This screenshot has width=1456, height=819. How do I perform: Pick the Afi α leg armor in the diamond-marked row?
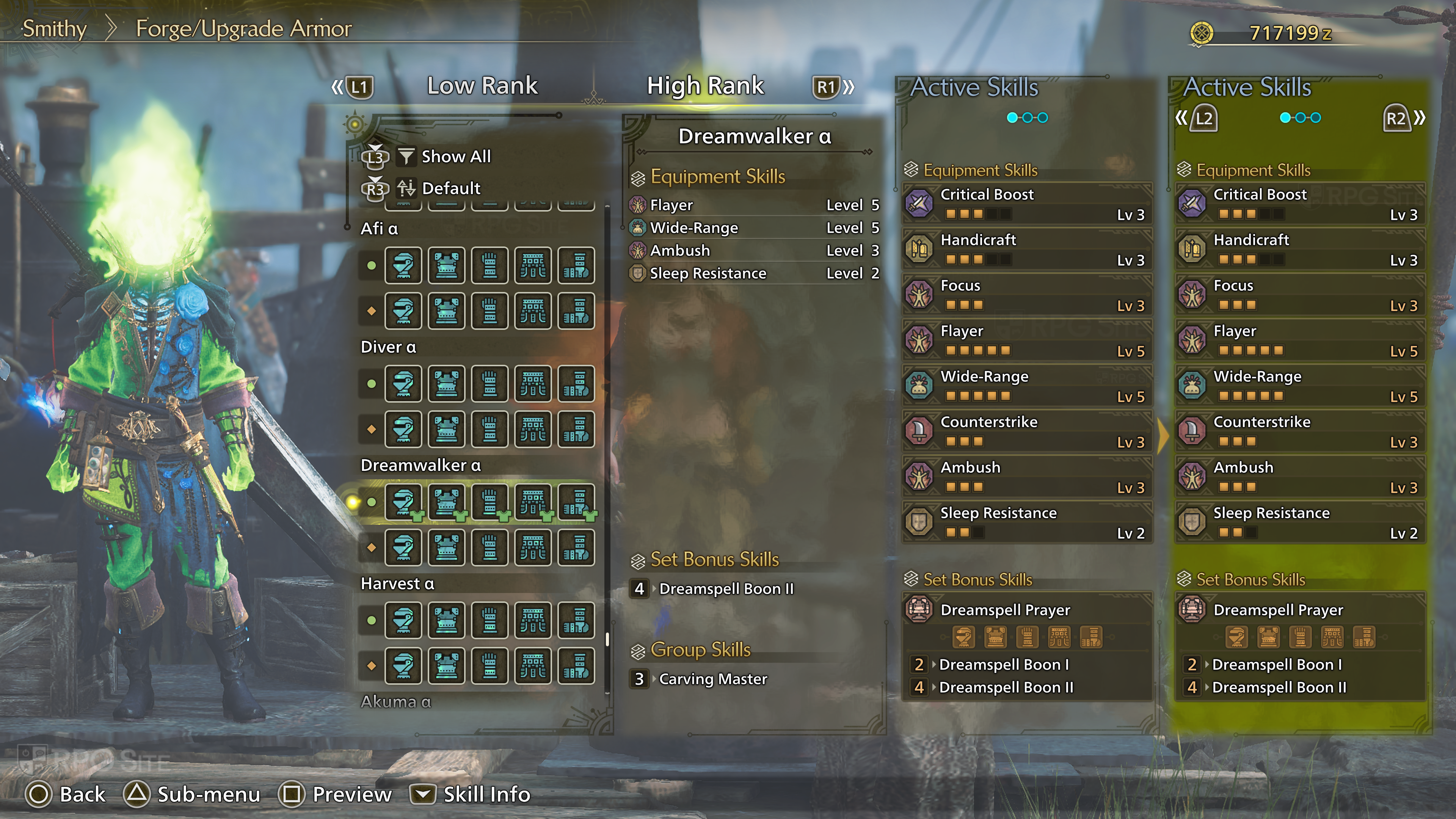[576, 311]
